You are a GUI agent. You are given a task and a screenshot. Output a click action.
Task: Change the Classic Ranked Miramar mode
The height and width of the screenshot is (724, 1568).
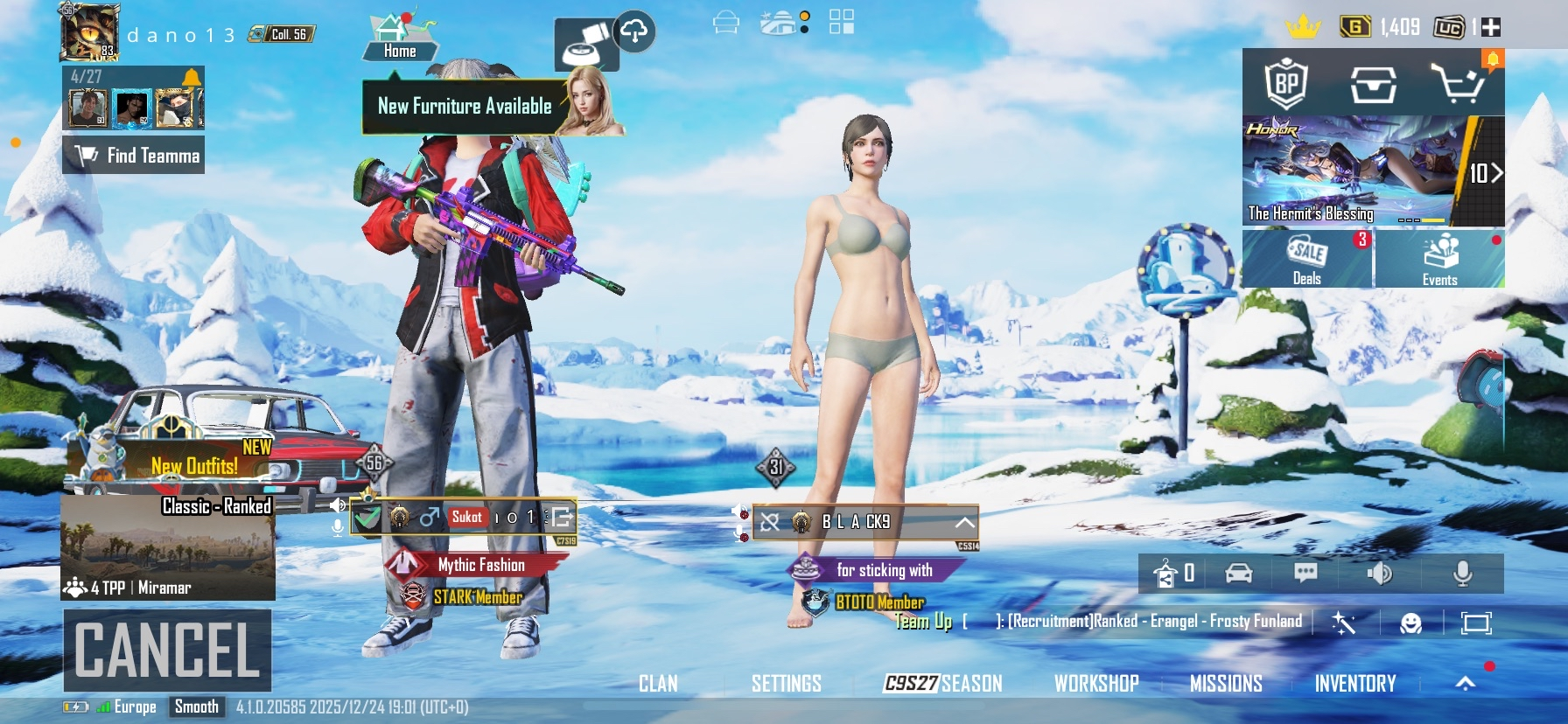click(x=168, y=548)
